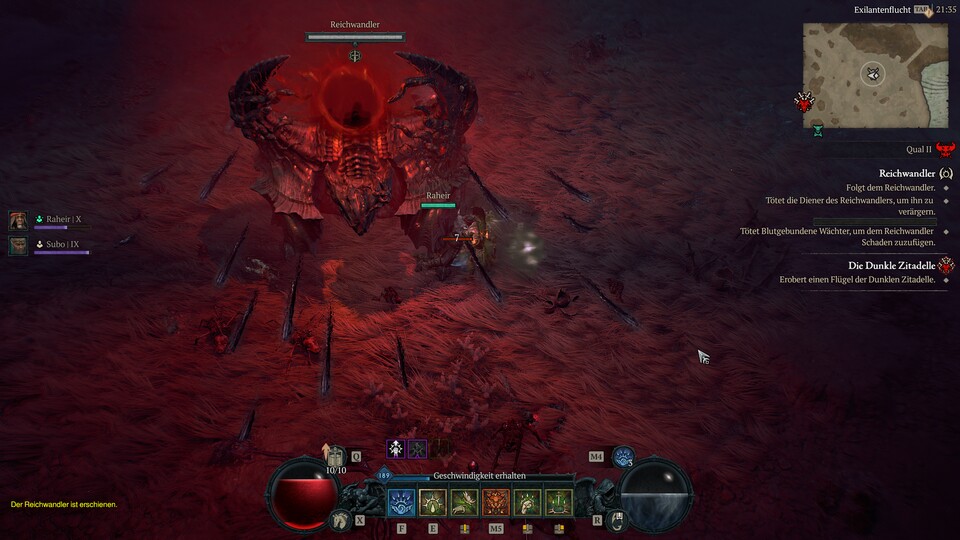The height and width of the screenshot is (540, 960).
Task: Use the glowing droplet burst skill
Action: 433,502
